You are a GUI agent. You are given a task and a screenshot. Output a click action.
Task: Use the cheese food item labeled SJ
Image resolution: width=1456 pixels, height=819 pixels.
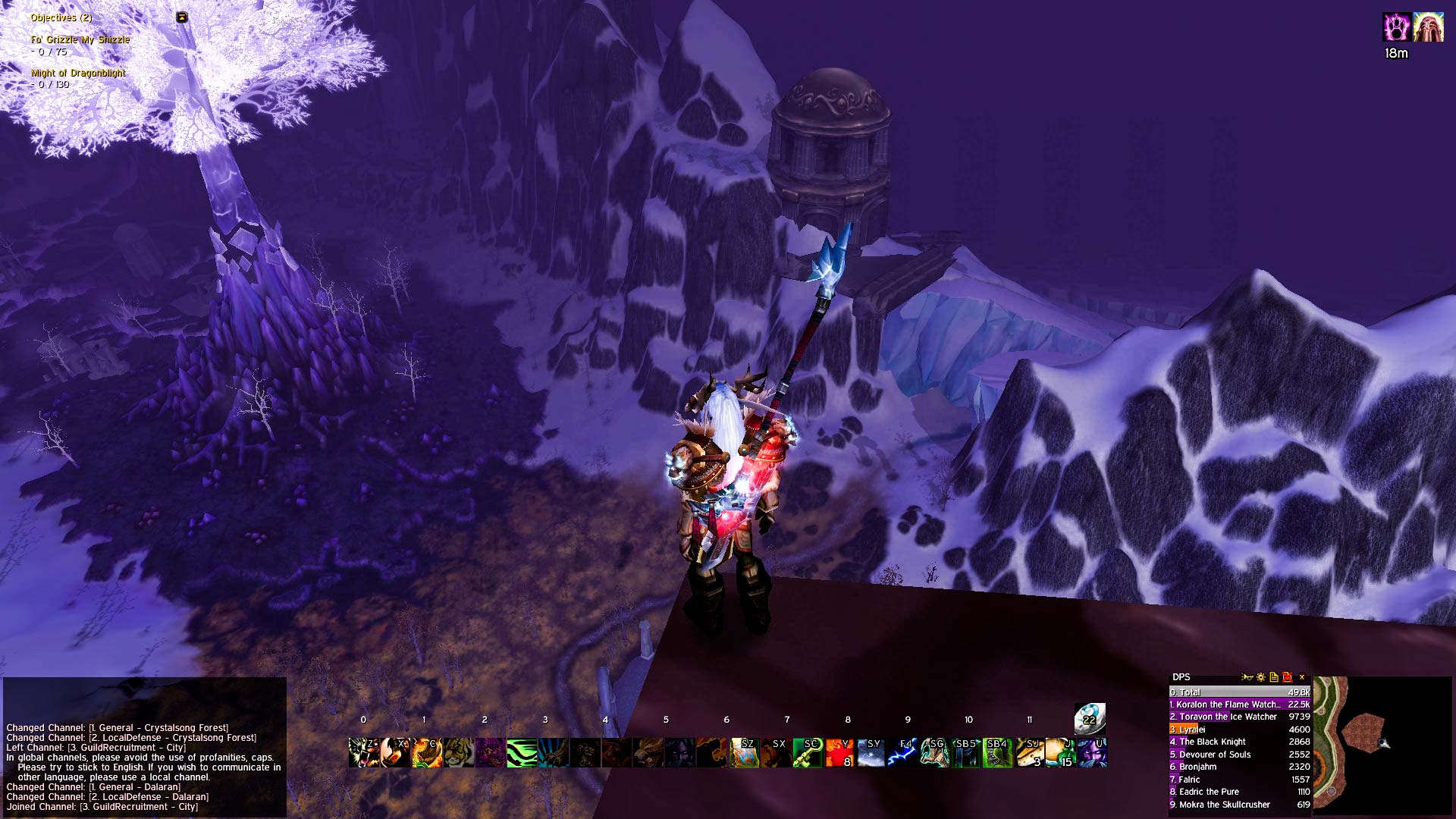click(x=1030, y=752)
